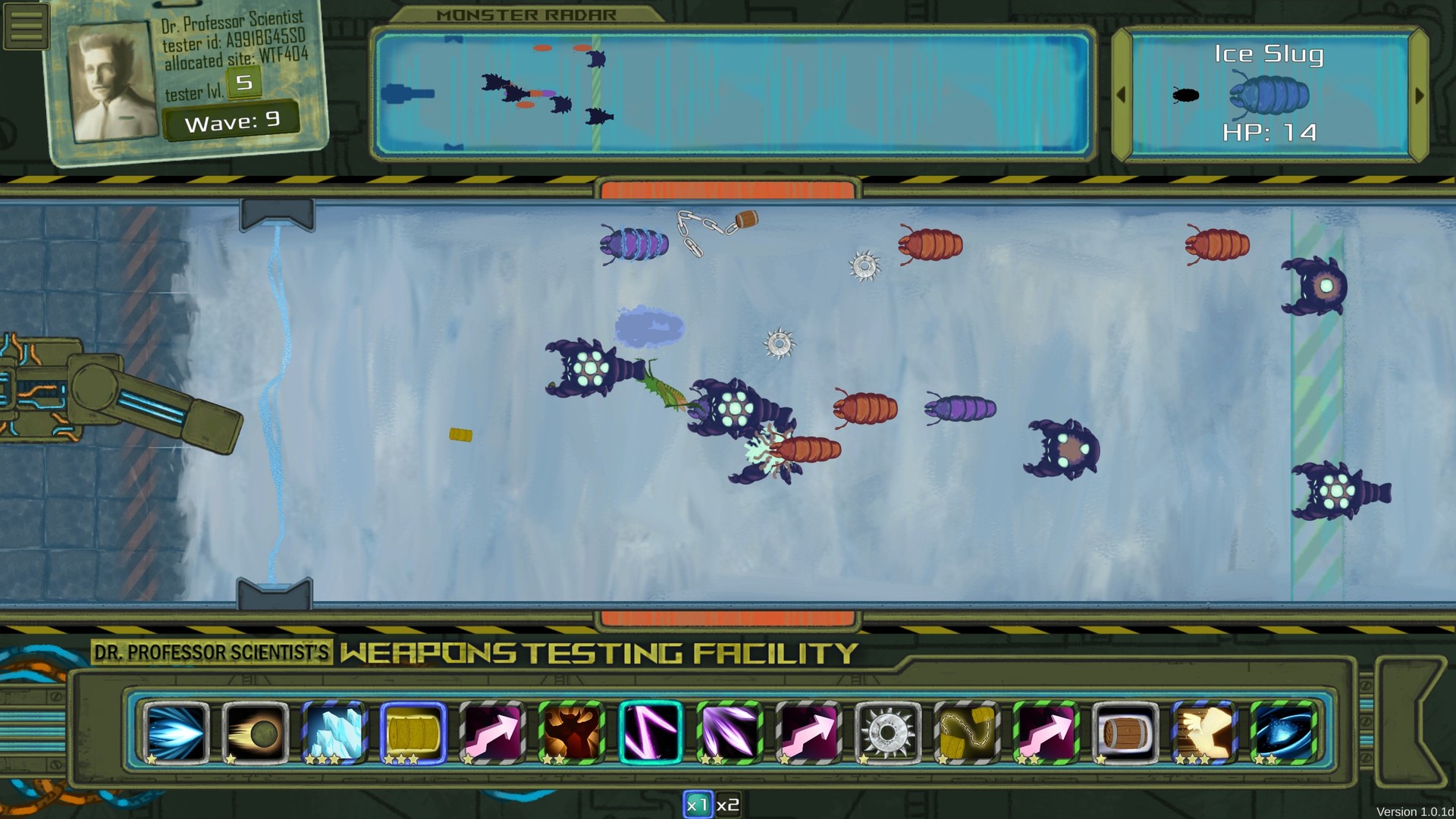Select the purple lightning strike weapon
The width and height of the screenshot is (1456, 819).
click(x=650, y=733)
